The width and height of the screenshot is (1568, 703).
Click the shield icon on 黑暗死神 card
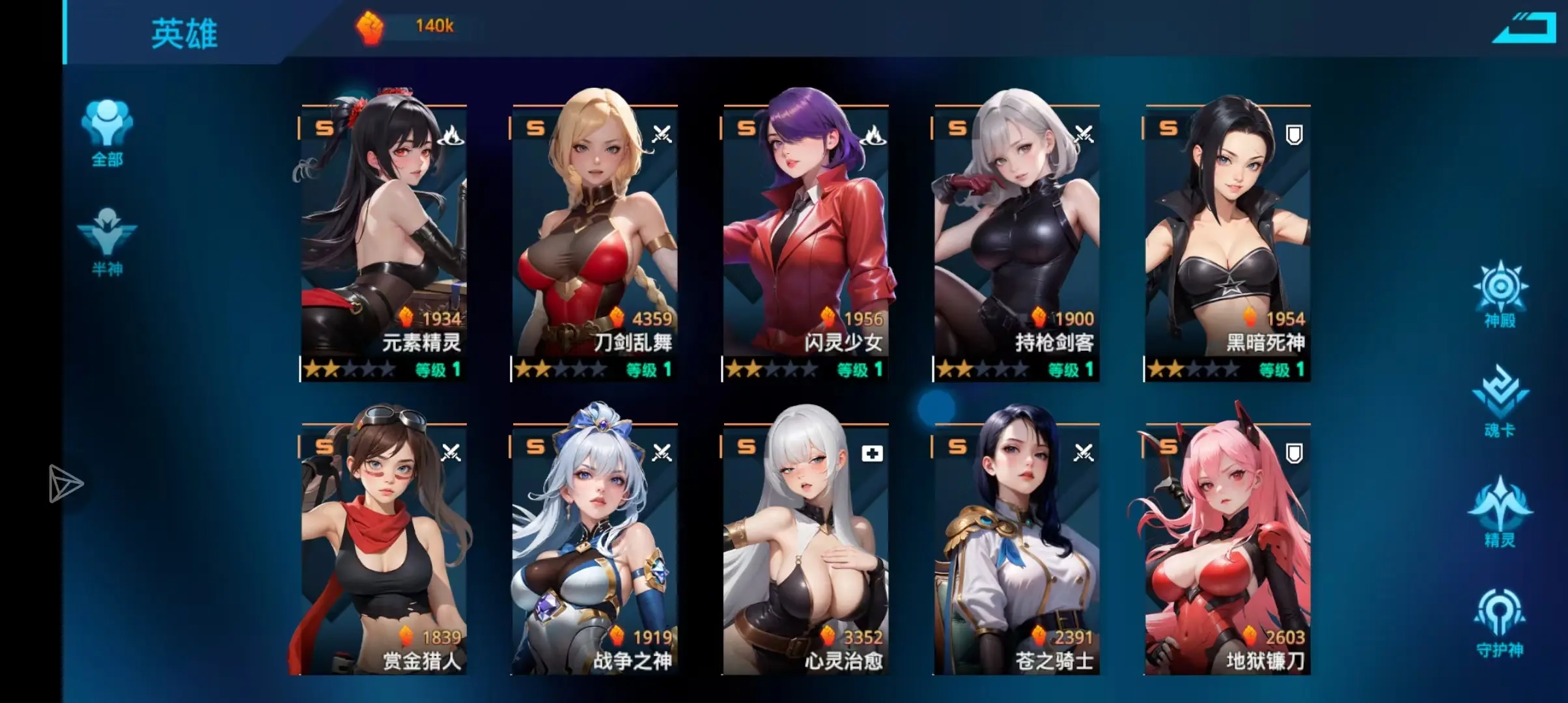click(x=1293, y=133)
